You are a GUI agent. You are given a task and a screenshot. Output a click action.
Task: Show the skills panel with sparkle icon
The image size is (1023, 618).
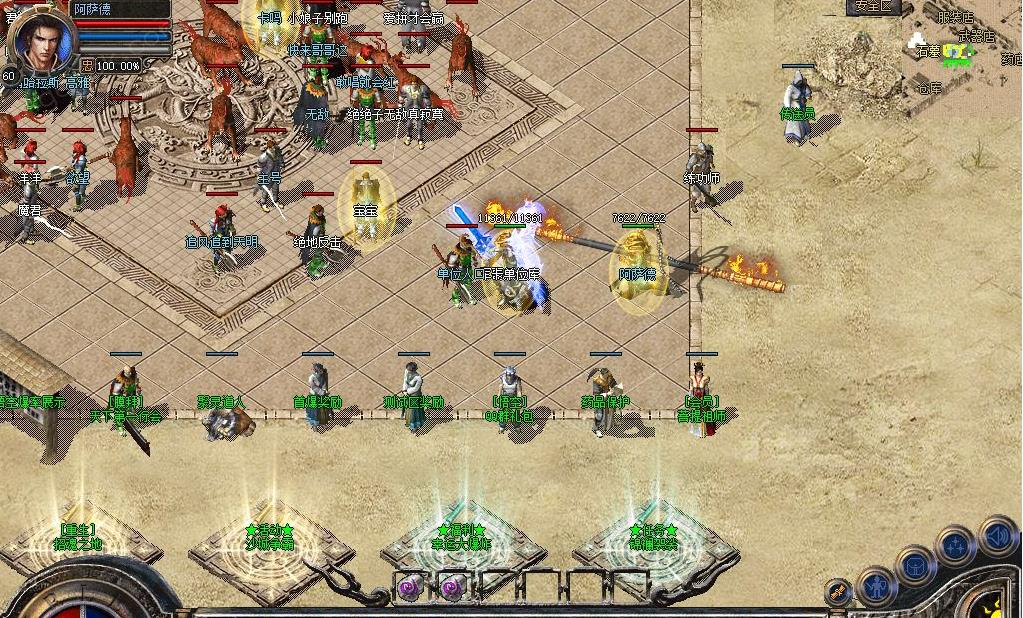click(956, 546)
